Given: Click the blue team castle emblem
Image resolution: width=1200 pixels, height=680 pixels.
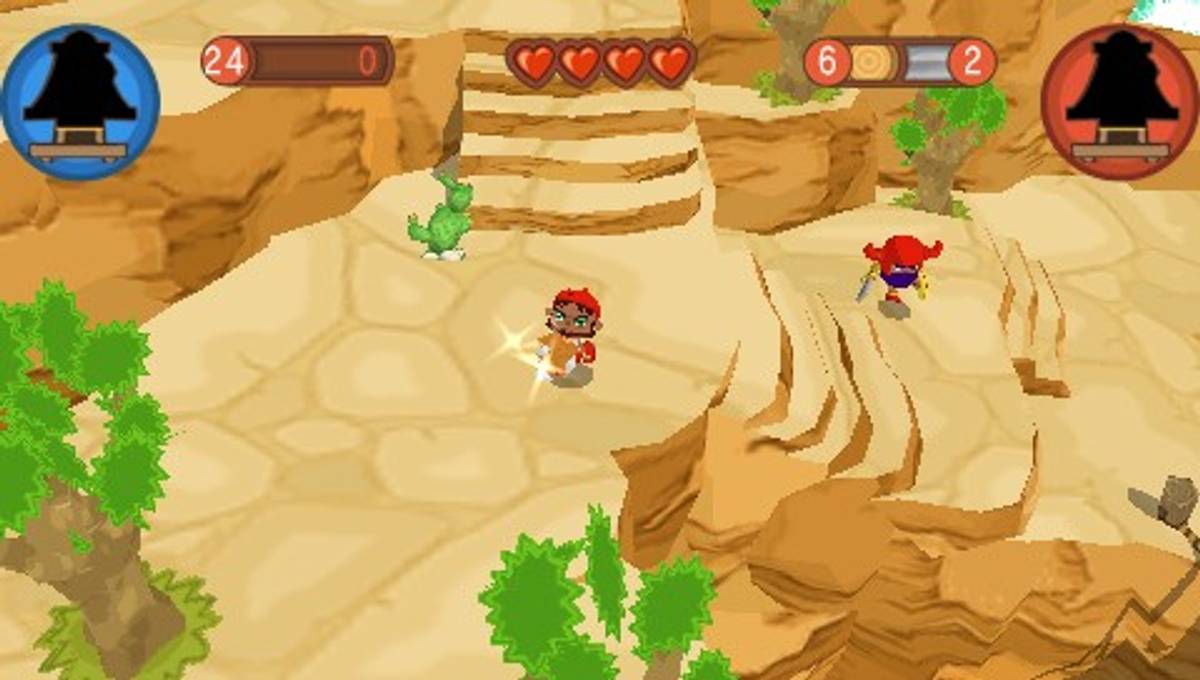Looking at the screenshot, I should pos(79,101).
